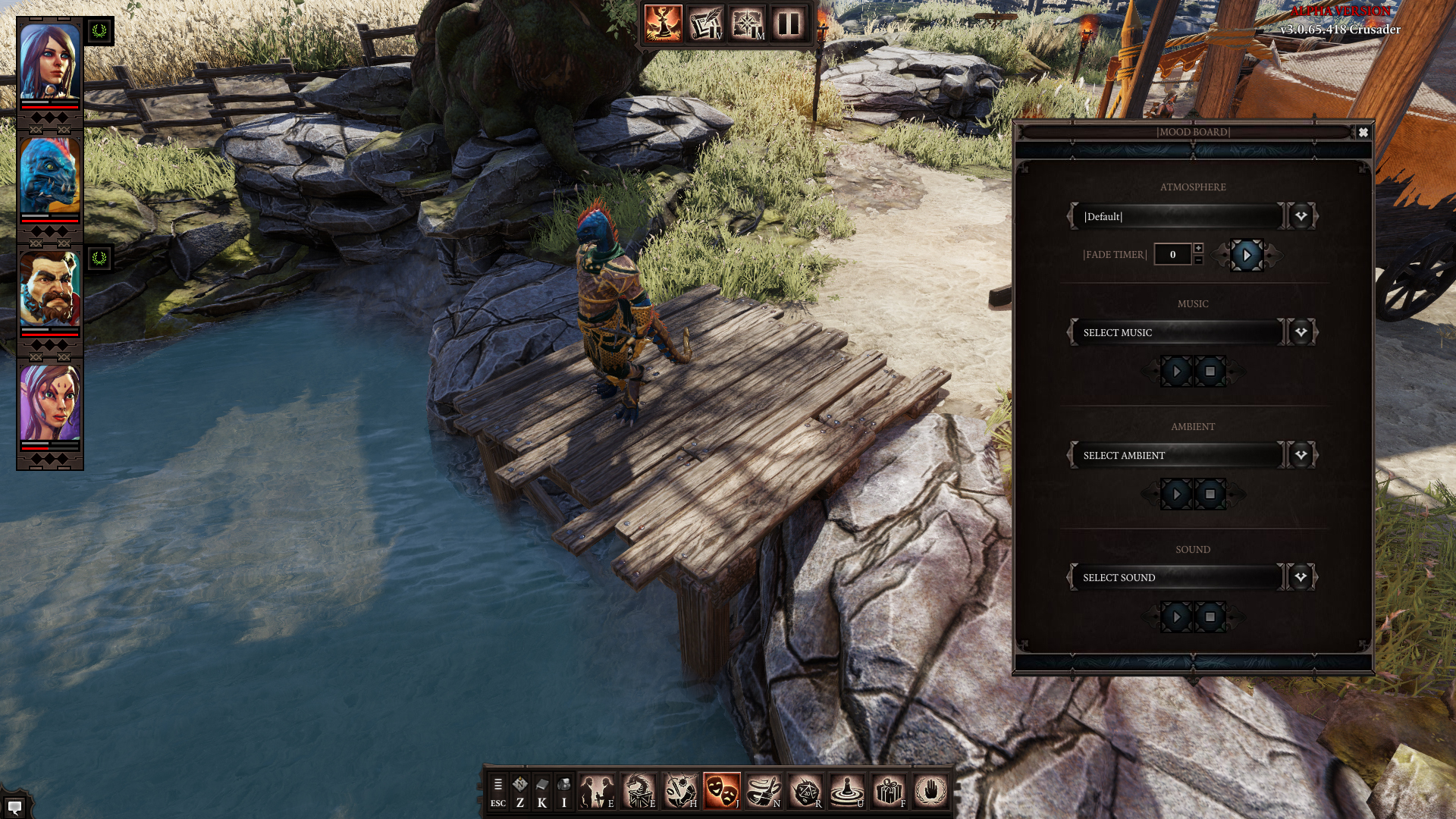Open the Atmosphere dropdown showing Default
This screenshot has width=1456, height=819.
(1301, 216)
